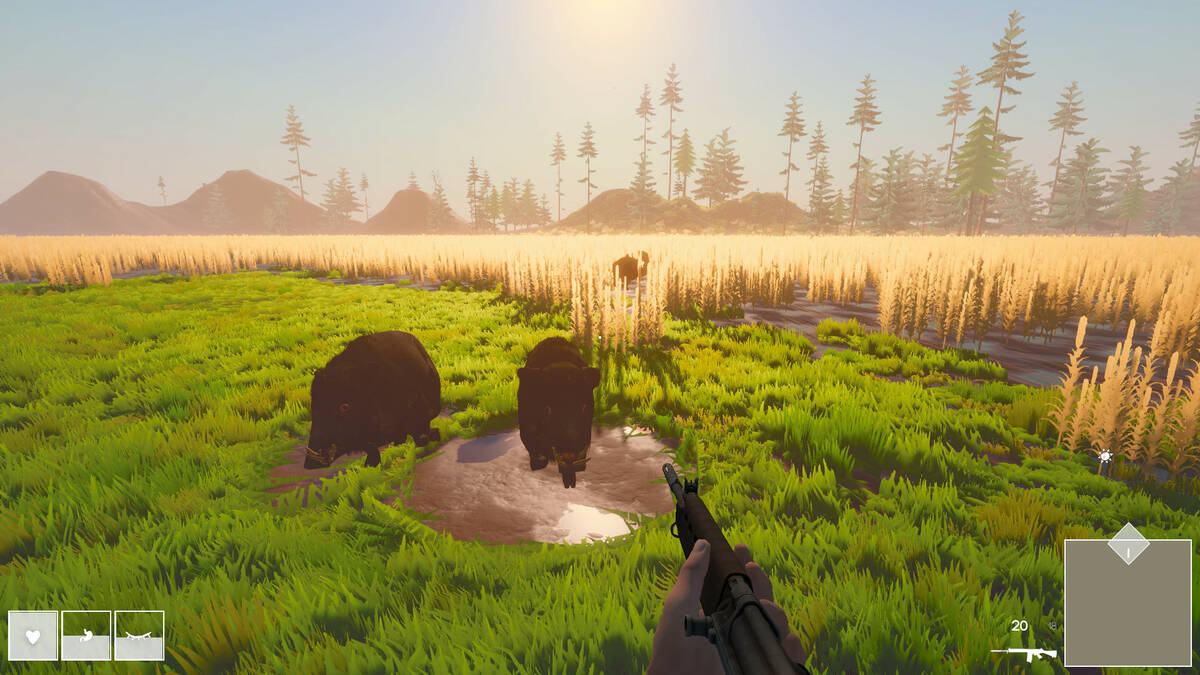
Task: Click the small sun marker icon
Action: tap(1105, 457)
